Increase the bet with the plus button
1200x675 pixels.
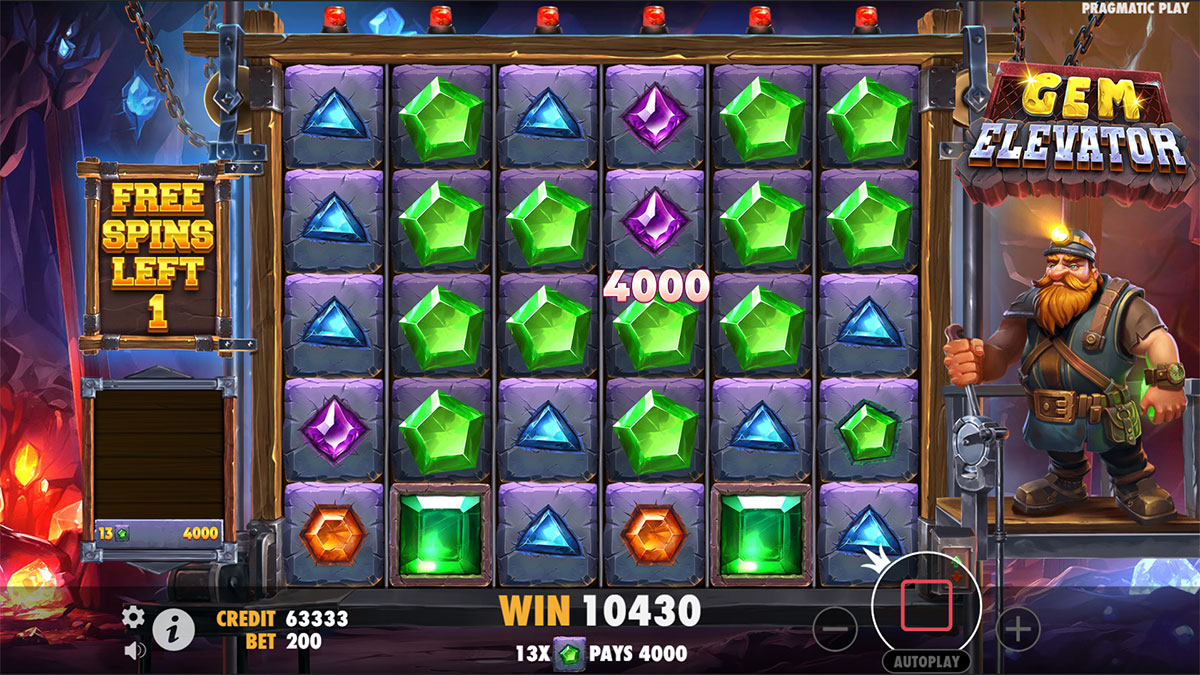[x=1018, y=629]
